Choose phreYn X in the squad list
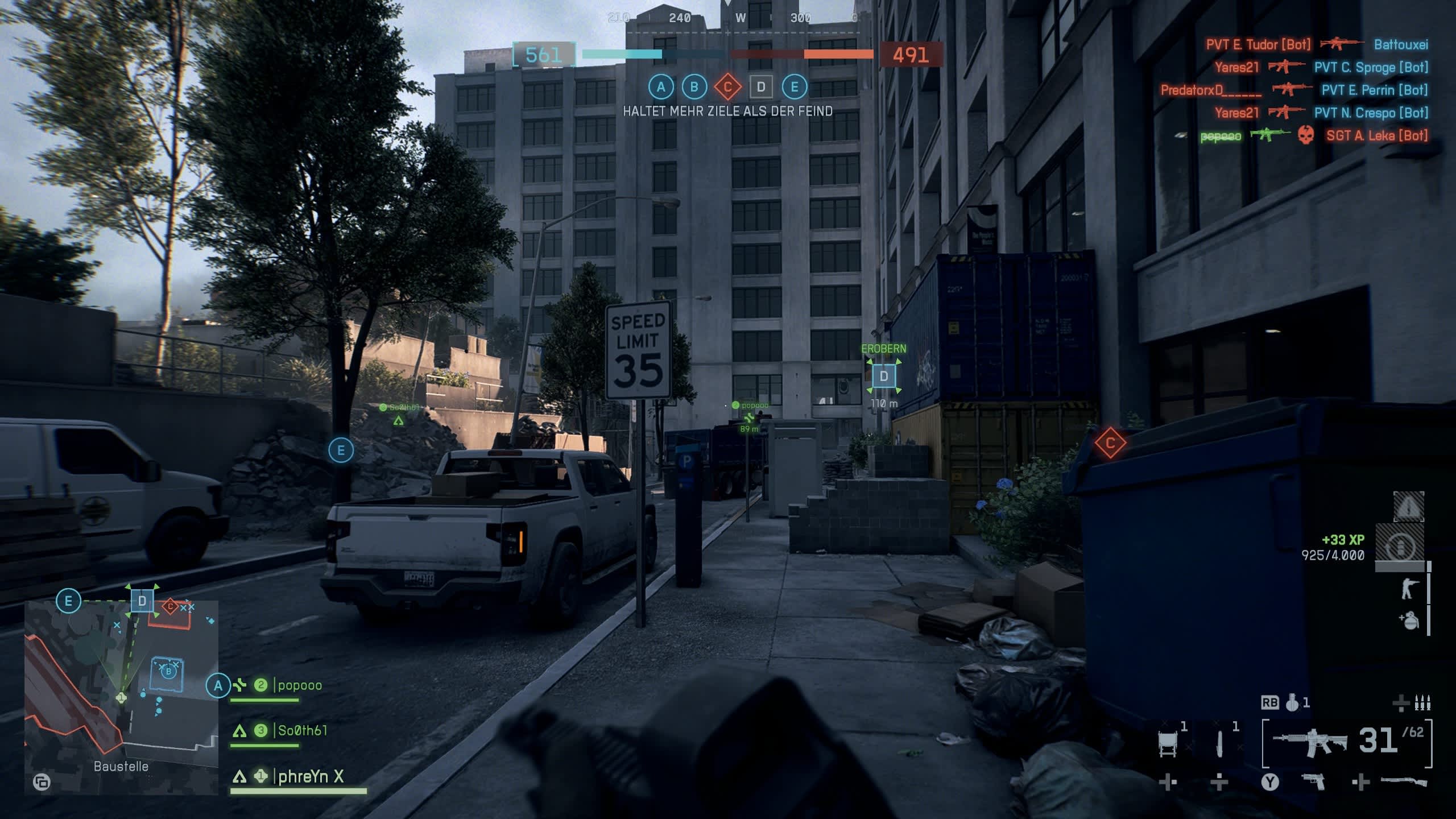This screenshot has width=1456, height=819. (310, 776)
